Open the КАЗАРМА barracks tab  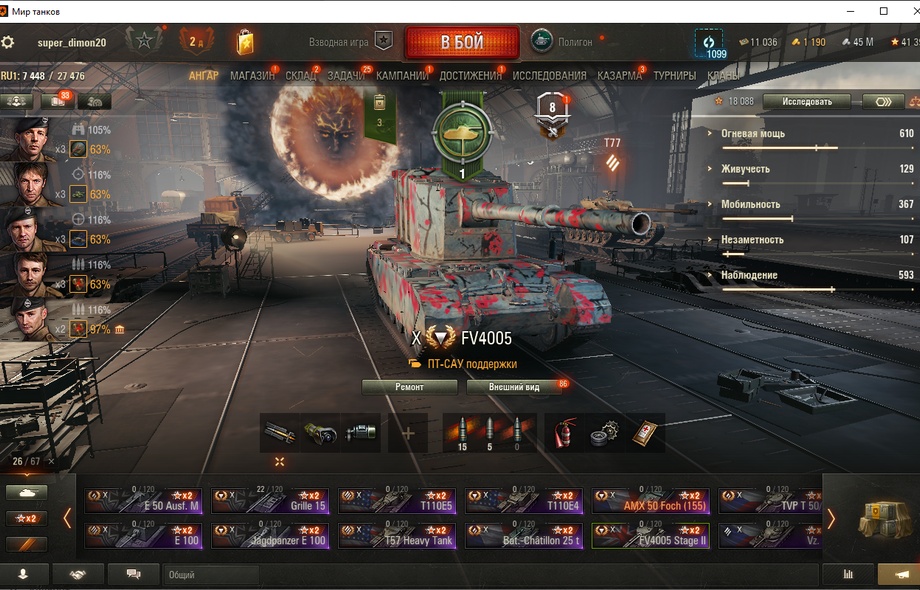click(x=619, y=75)
